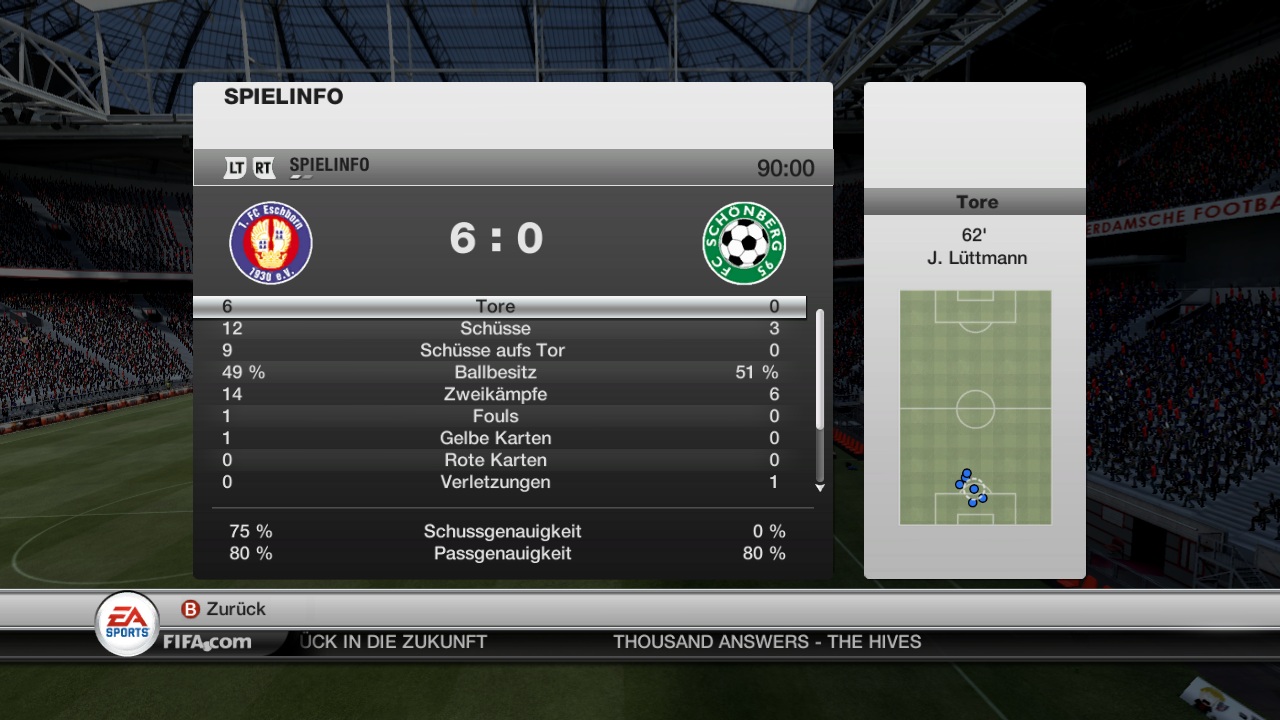This screenshot has width=1280, height=720.
Task: Choose the Rote Karten row
Action: click(x=496, y=460)
